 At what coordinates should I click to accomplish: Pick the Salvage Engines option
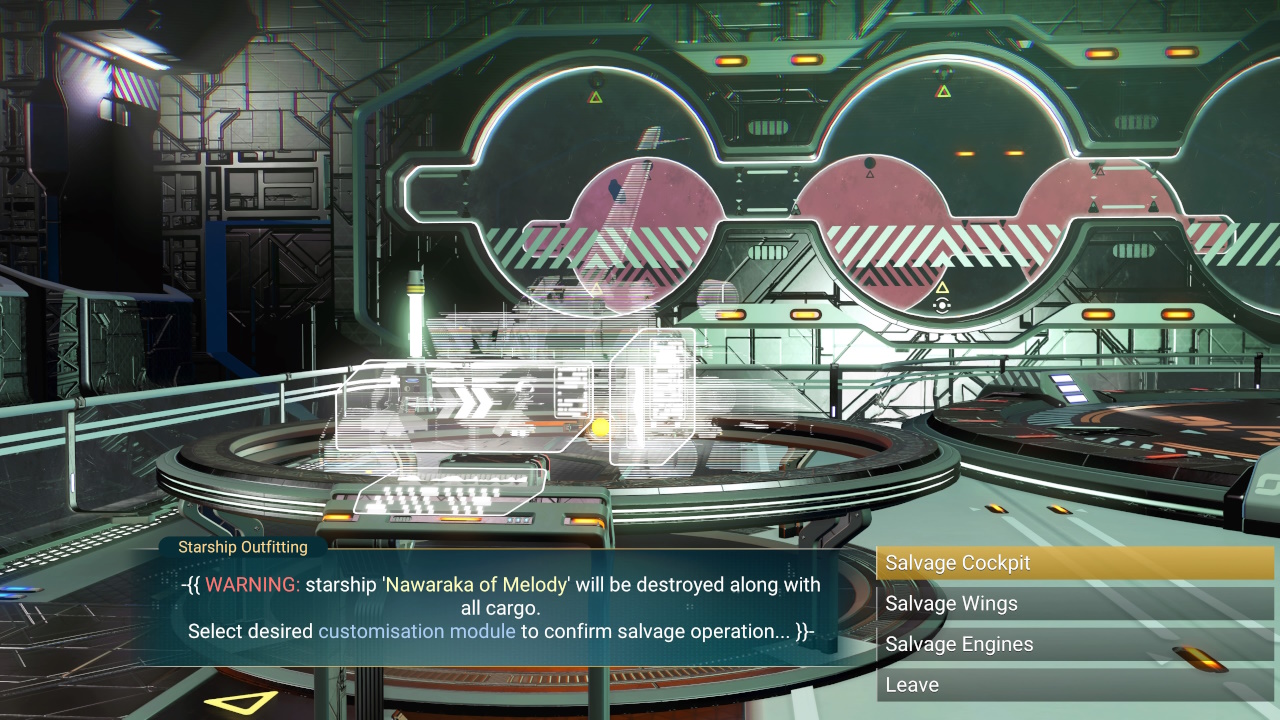[x=1075, y=645]
